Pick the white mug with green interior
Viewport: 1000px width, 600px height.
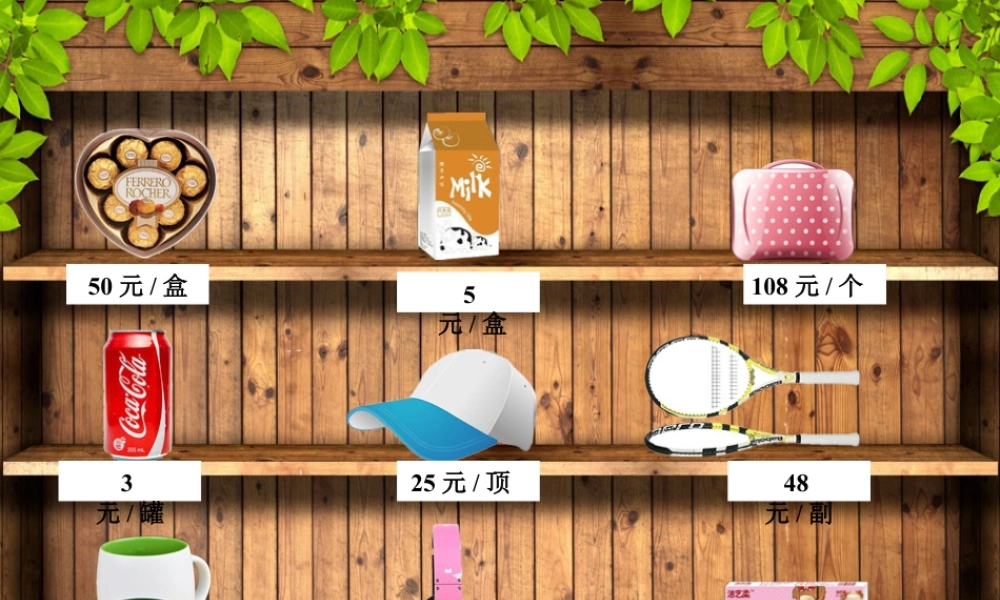tap(152, 570)
